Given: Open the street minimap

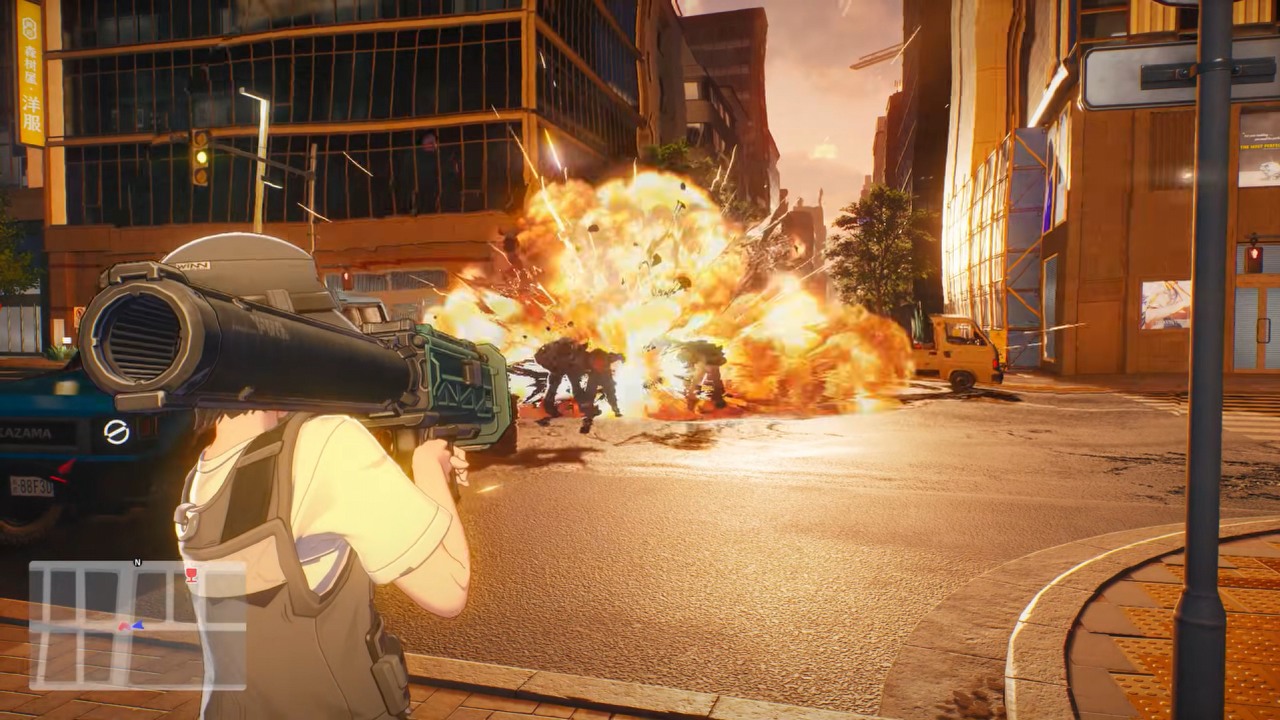Looking at the screenshot, I should (x=137, y=625).
